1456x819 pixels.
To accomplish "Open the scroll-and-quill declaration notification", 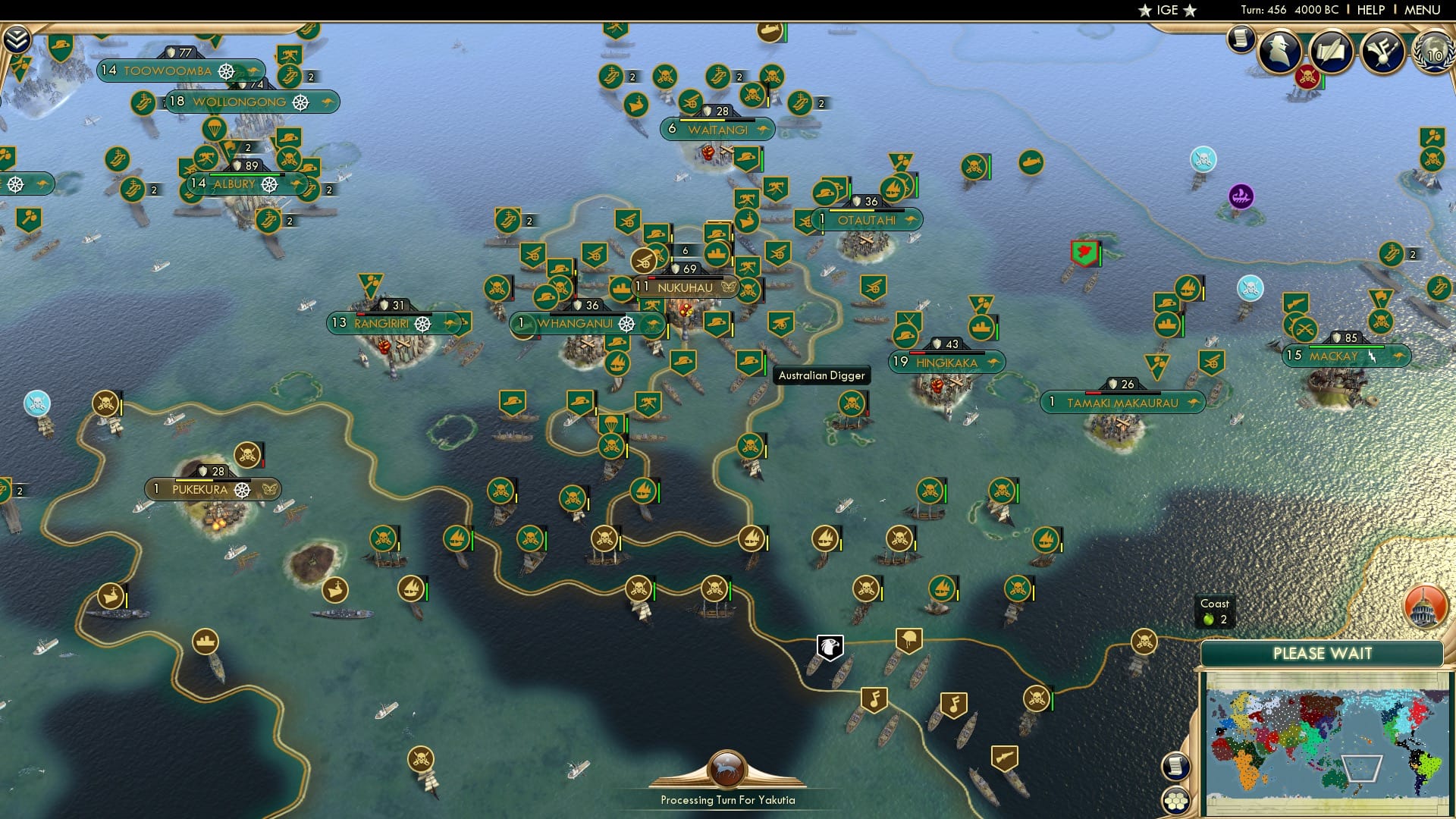I will tap(1332, 50).
